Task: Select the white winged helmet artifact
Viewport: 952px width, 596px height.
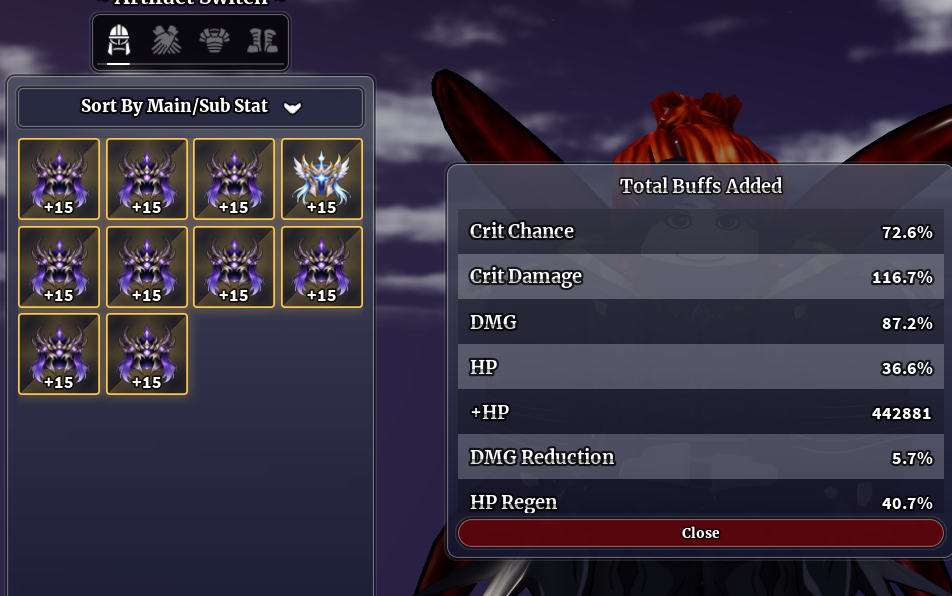Action: [x=322, y=178]
